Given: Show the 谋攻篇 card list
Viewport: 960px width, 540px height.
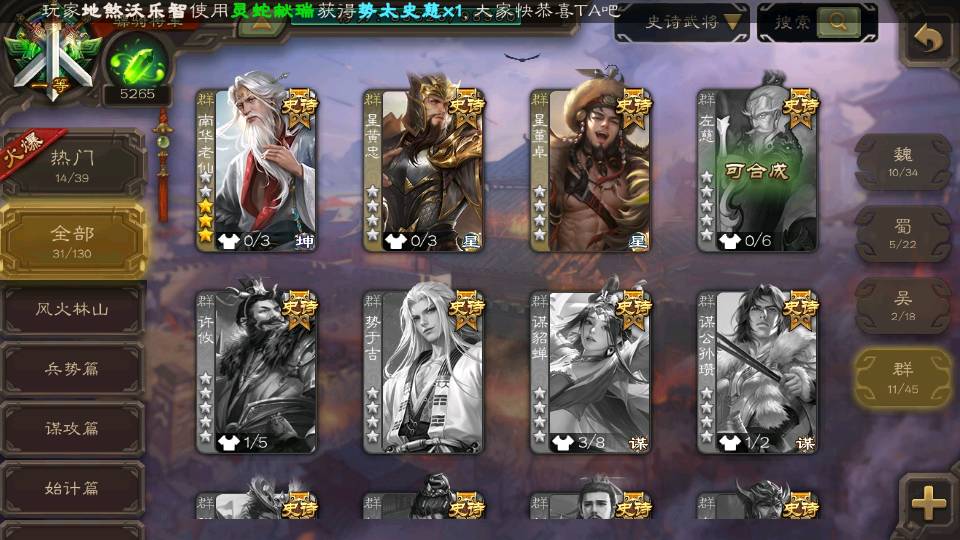Looking at the screenshot, I should pyautogui.click(x=72, y=428).
